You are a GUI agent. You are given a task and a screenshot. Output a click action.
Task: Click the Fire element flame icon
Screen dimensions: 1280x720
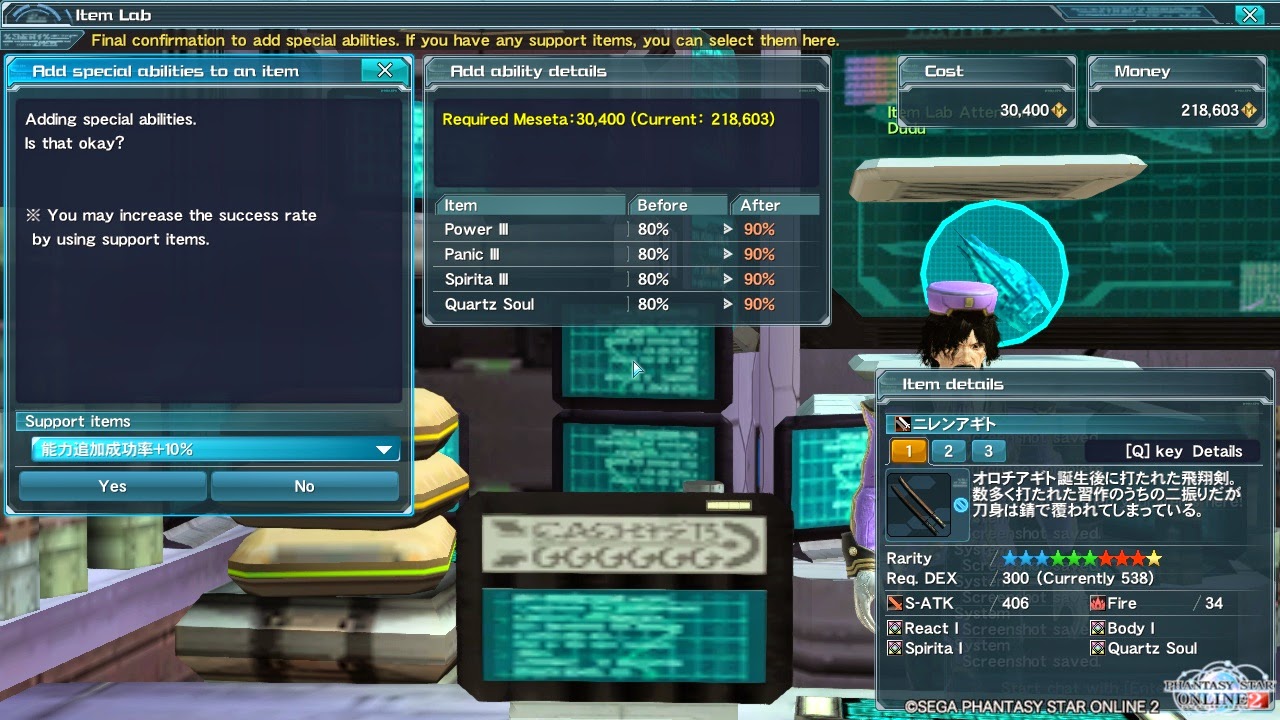[x=1099, y=603]
